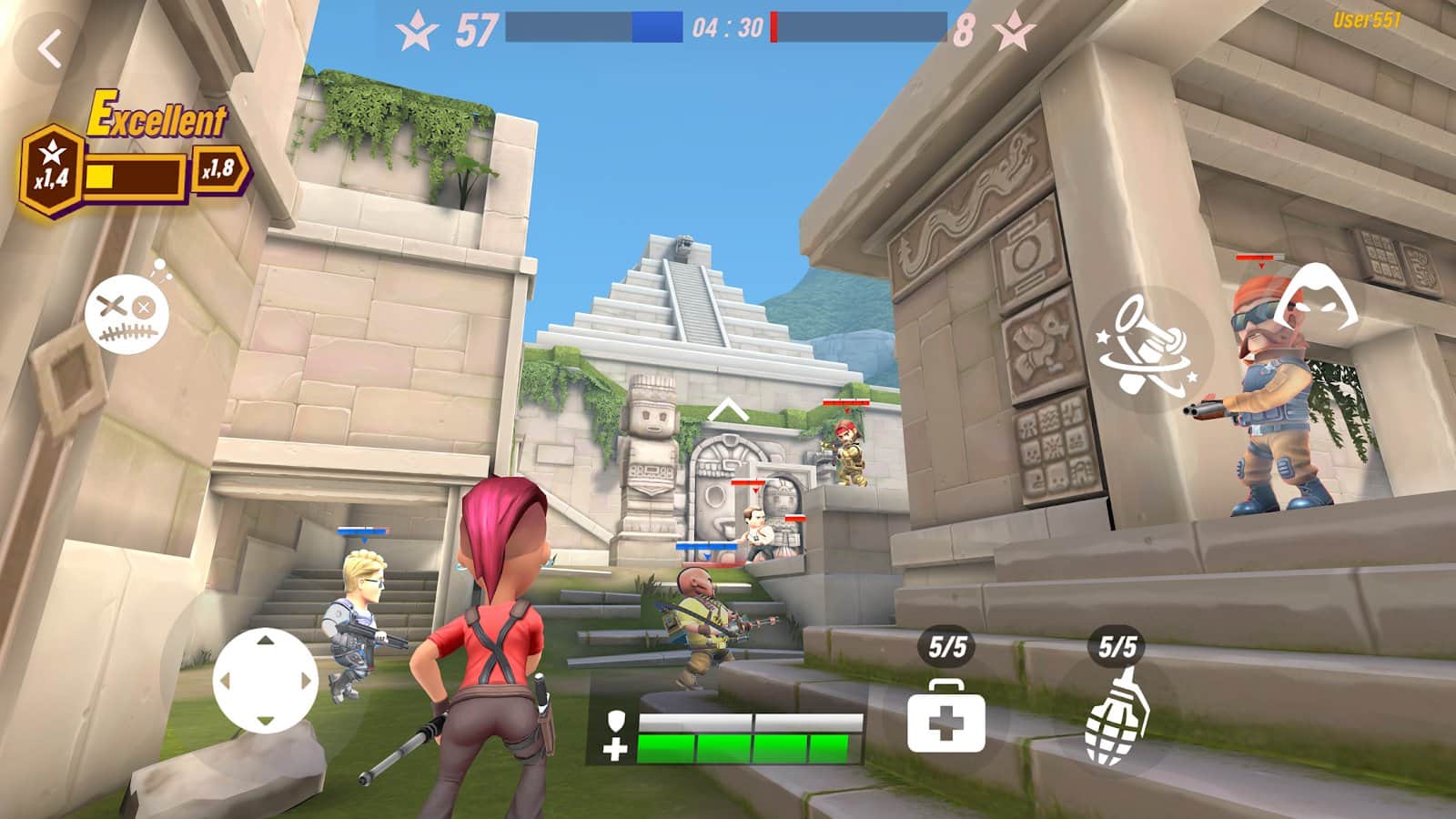Tap the virtual movement joystick
Screen dimensions: 1456x819
coord(265,680)
